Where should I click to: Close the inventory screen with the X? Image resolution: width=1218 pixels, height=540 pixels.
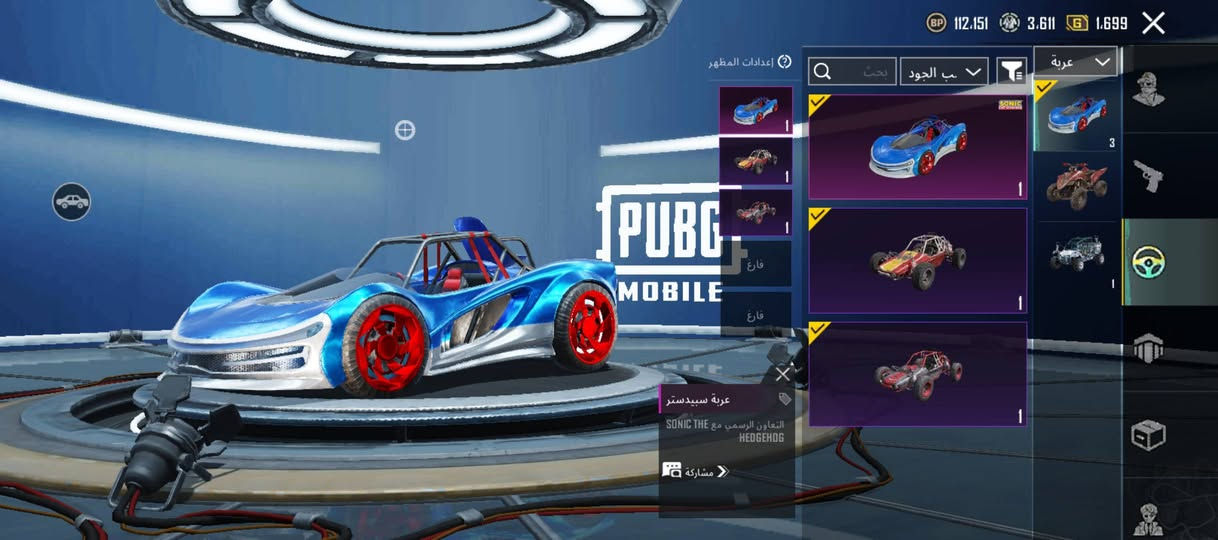click(x=1153, y=23)
